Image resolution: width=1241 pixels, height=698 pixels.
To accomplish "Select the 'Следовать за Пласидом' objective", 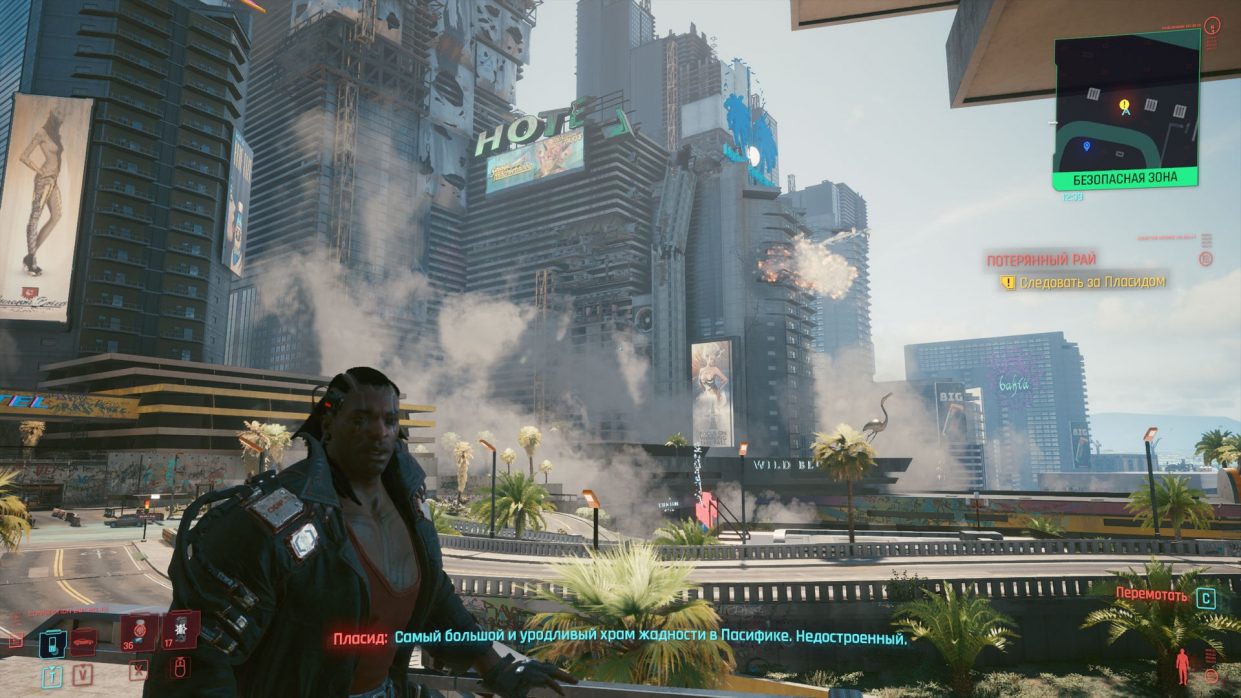I will click(x=1092, y=282).
